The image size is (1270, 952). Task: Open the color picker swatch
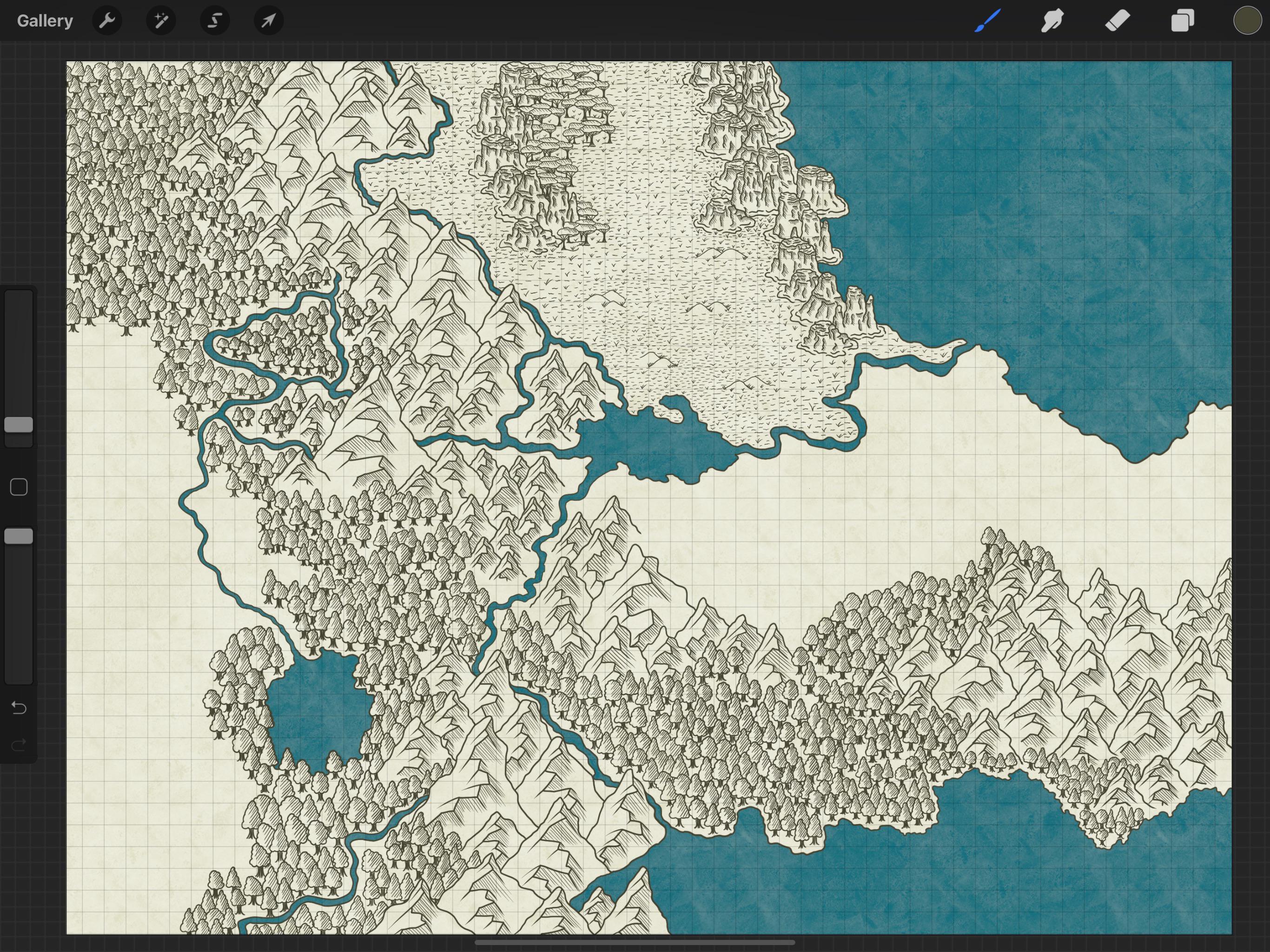1247,20
